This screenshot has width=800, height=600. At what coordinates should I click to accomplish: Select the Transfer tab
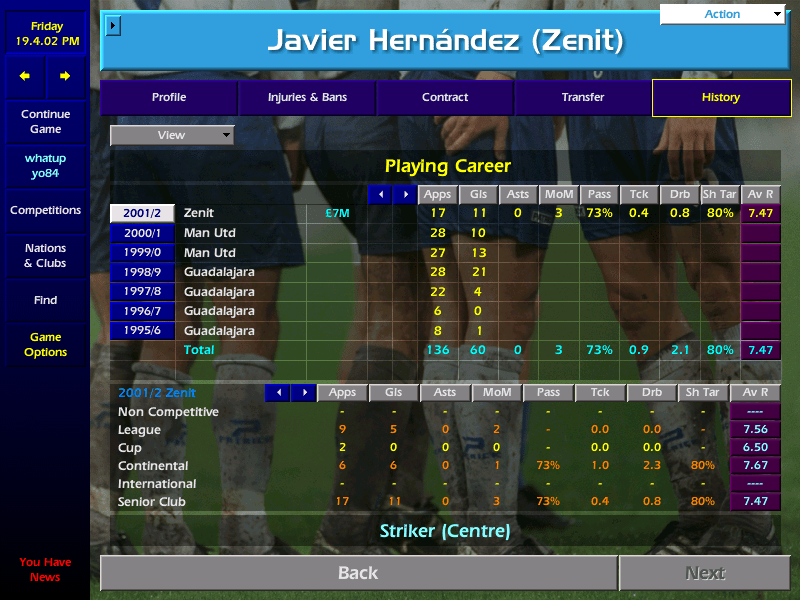coord(583,98)
